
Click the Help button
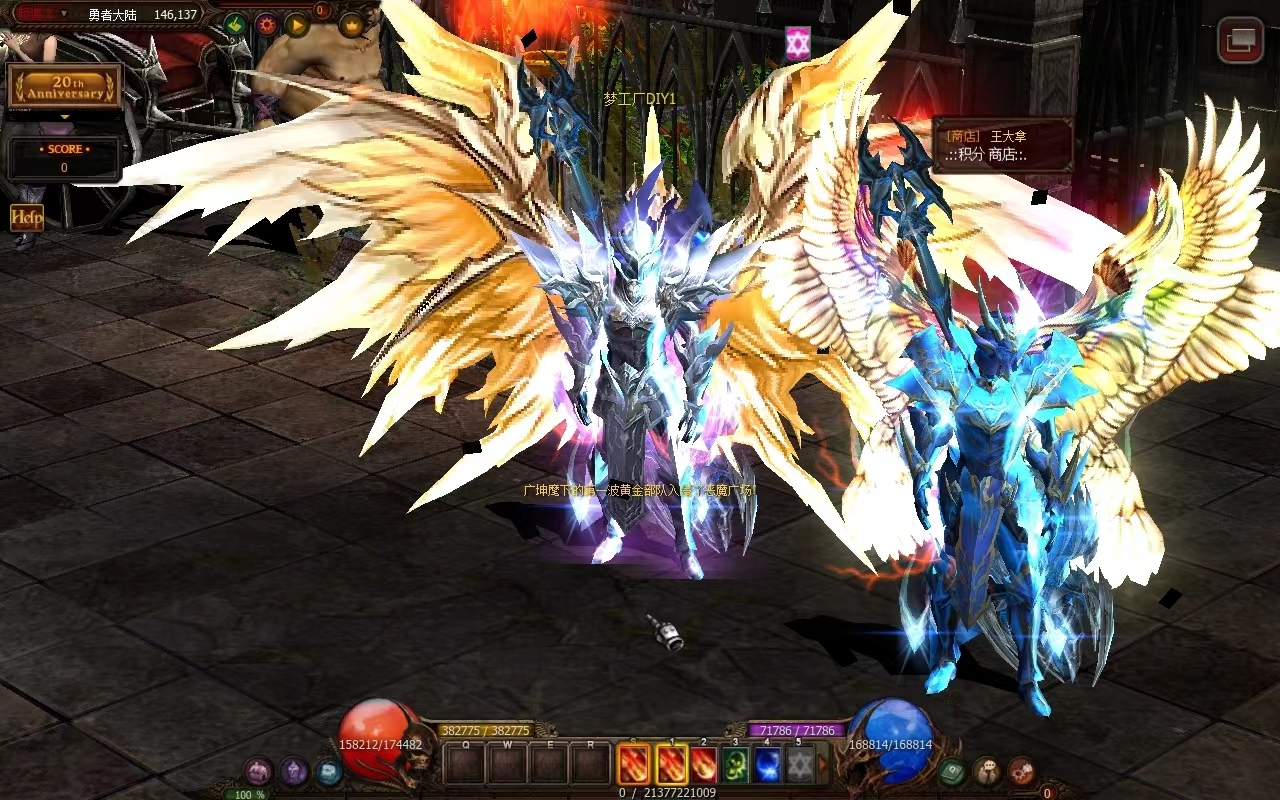tap(27, 217)
